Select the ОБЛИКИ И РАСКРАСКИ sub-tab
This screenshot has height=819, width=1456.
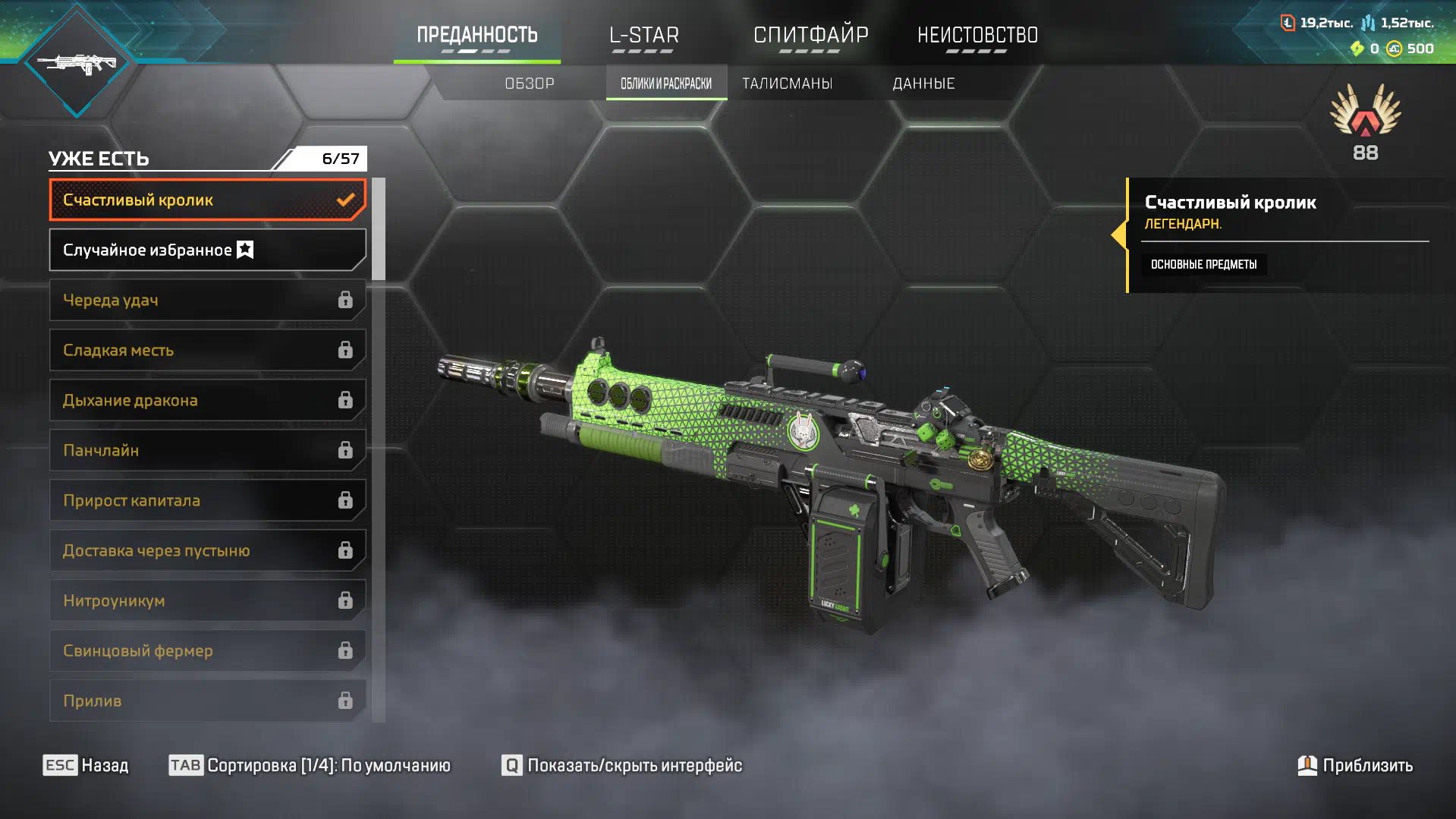point(666,83)
